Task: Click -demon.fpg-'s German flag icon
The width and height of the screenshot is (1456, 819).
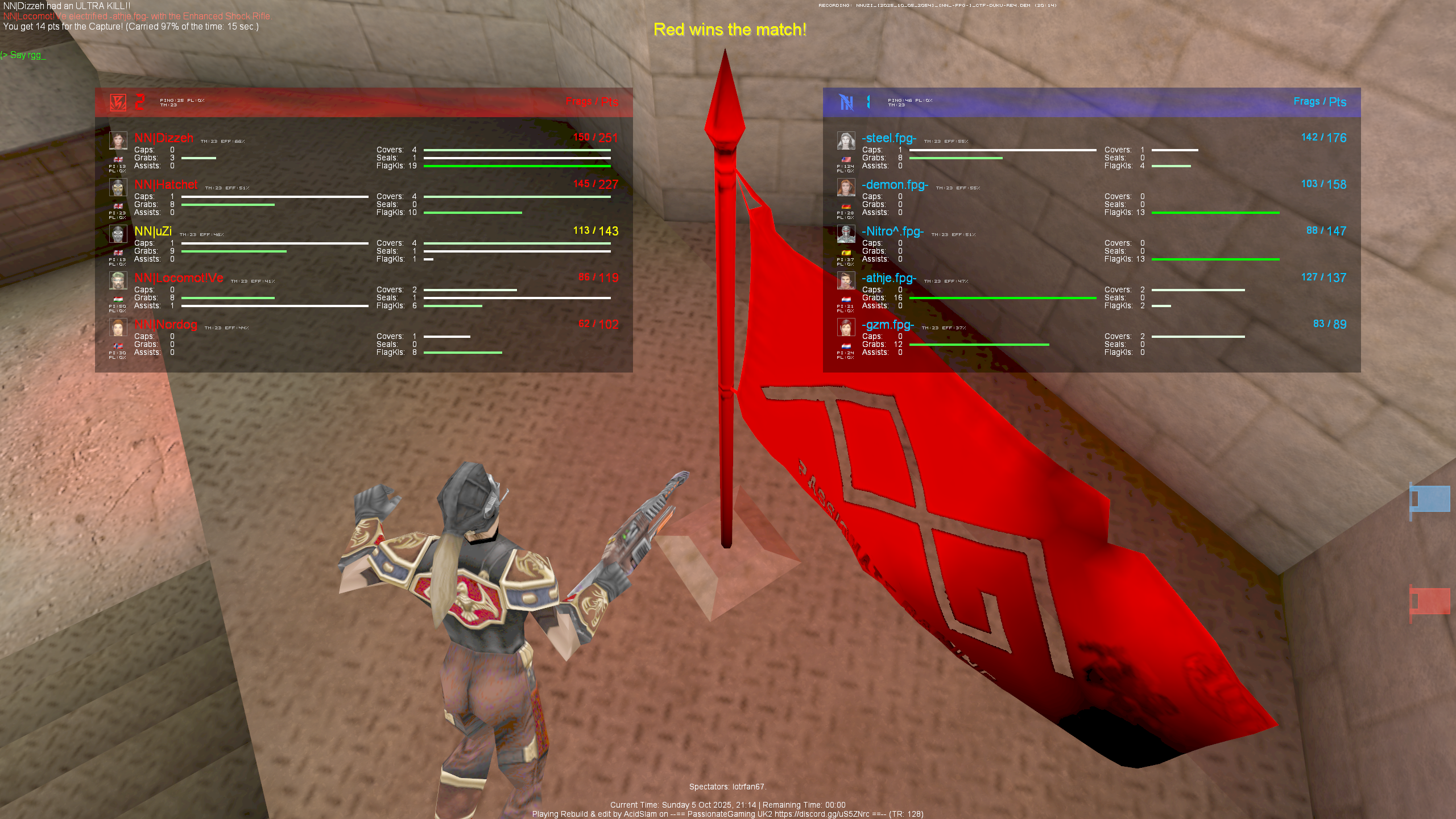Action: [846, 206]
